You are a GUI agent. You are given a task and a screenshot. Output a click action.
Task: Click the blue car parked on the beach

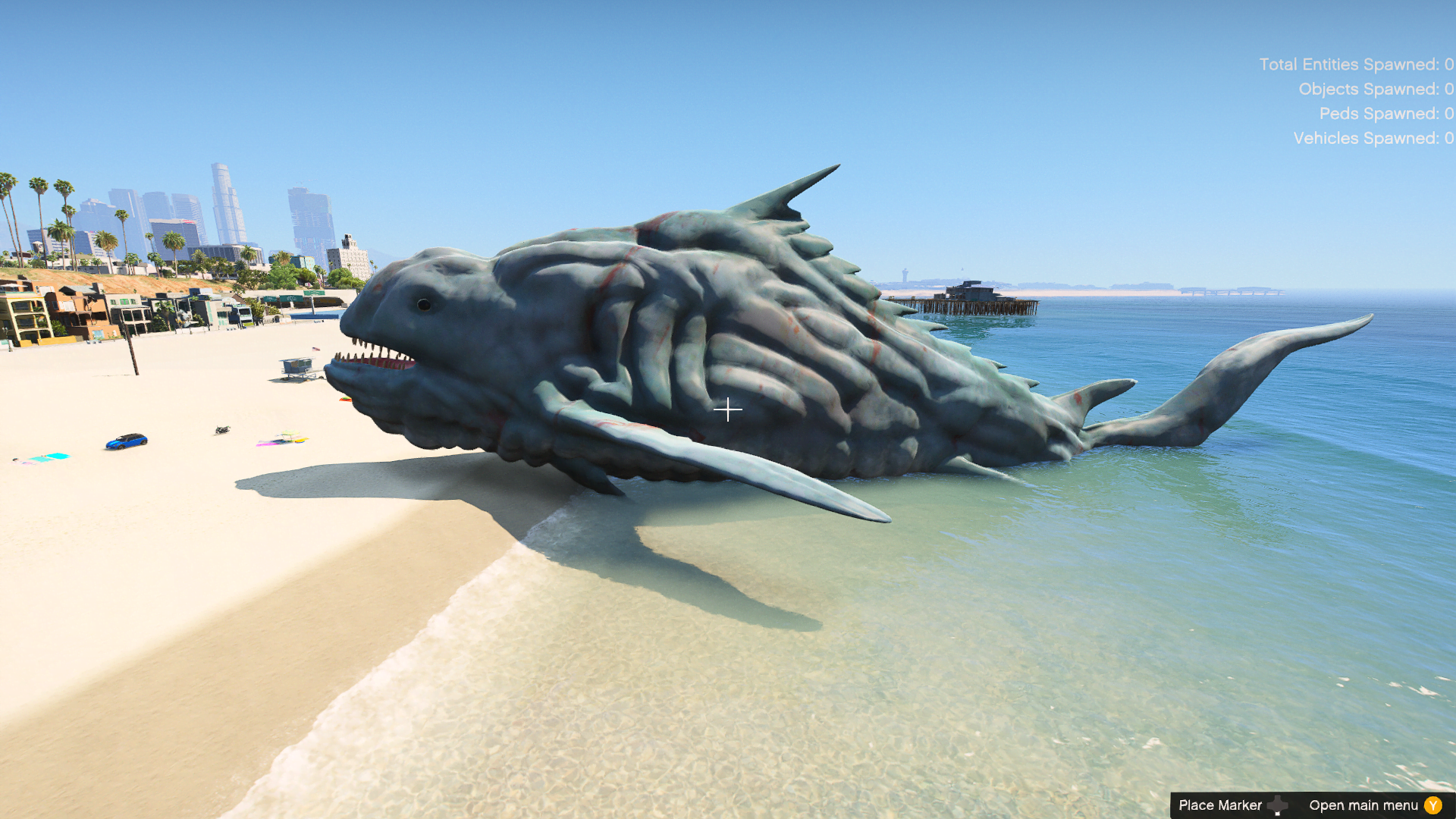click(127, 443)
